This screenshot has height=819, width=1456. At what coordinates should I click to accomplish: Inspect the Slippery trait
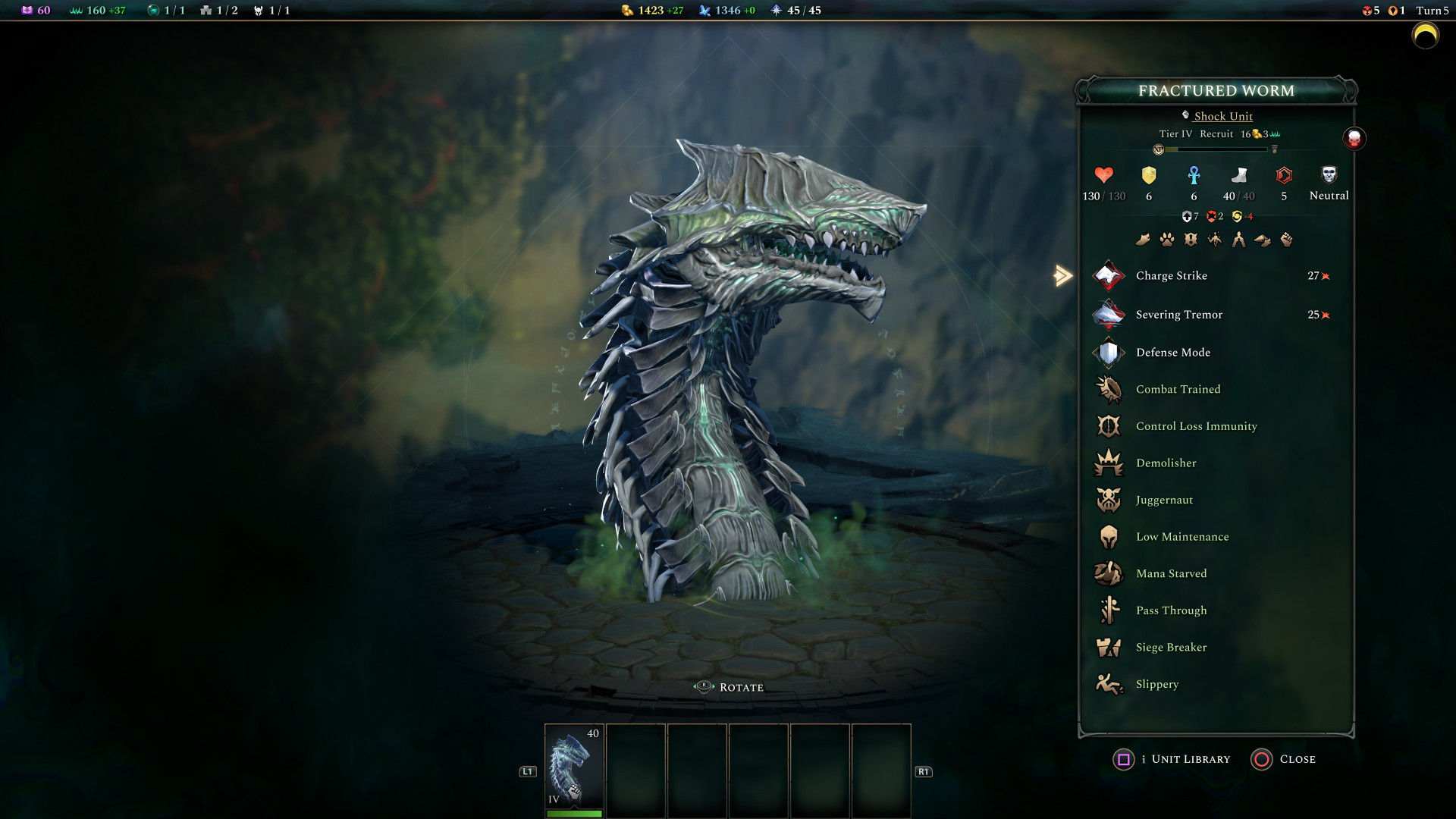(x=1156, y=684)
